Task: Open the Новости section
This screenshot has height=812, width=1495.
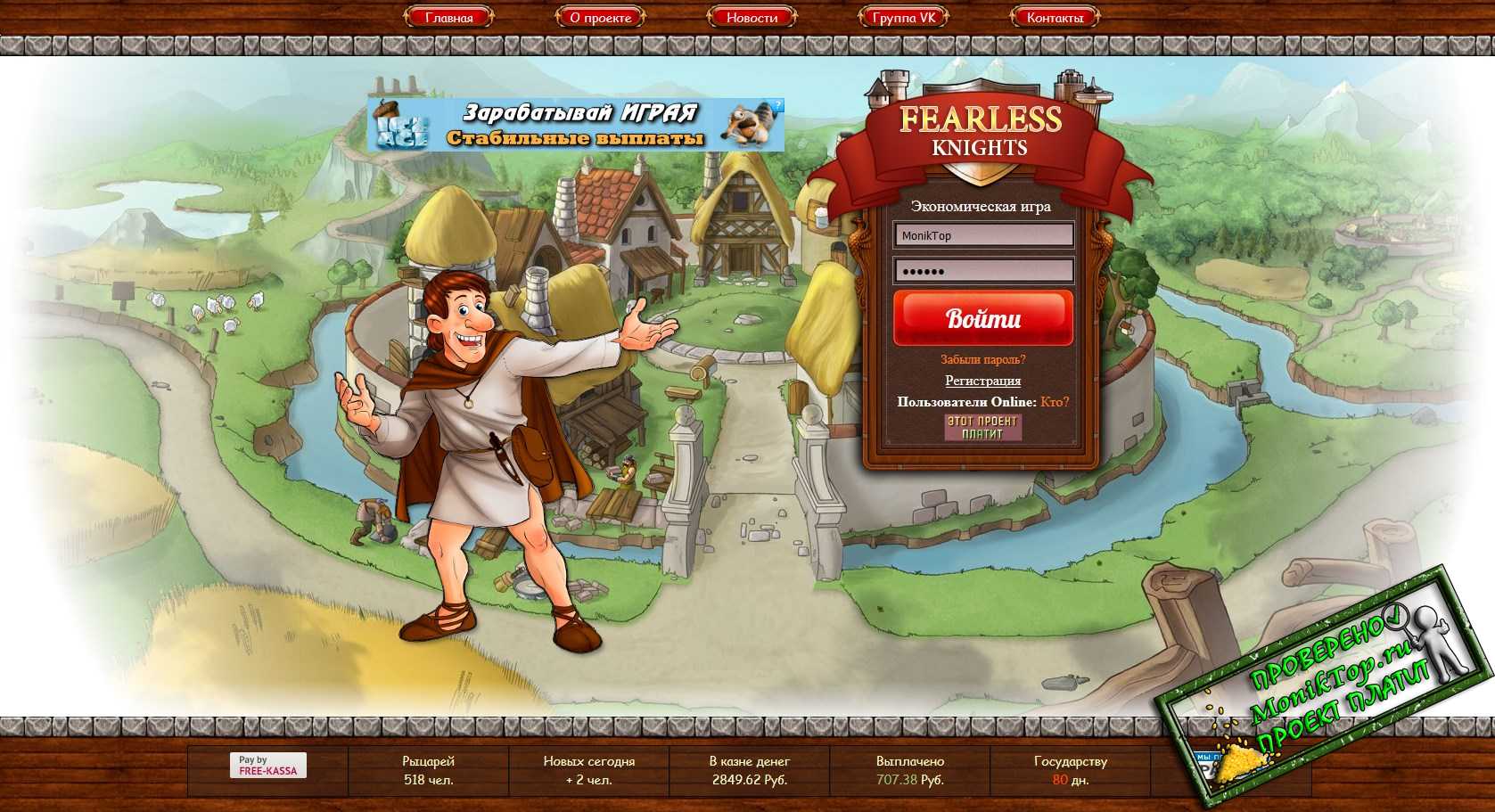Action: 752,17
